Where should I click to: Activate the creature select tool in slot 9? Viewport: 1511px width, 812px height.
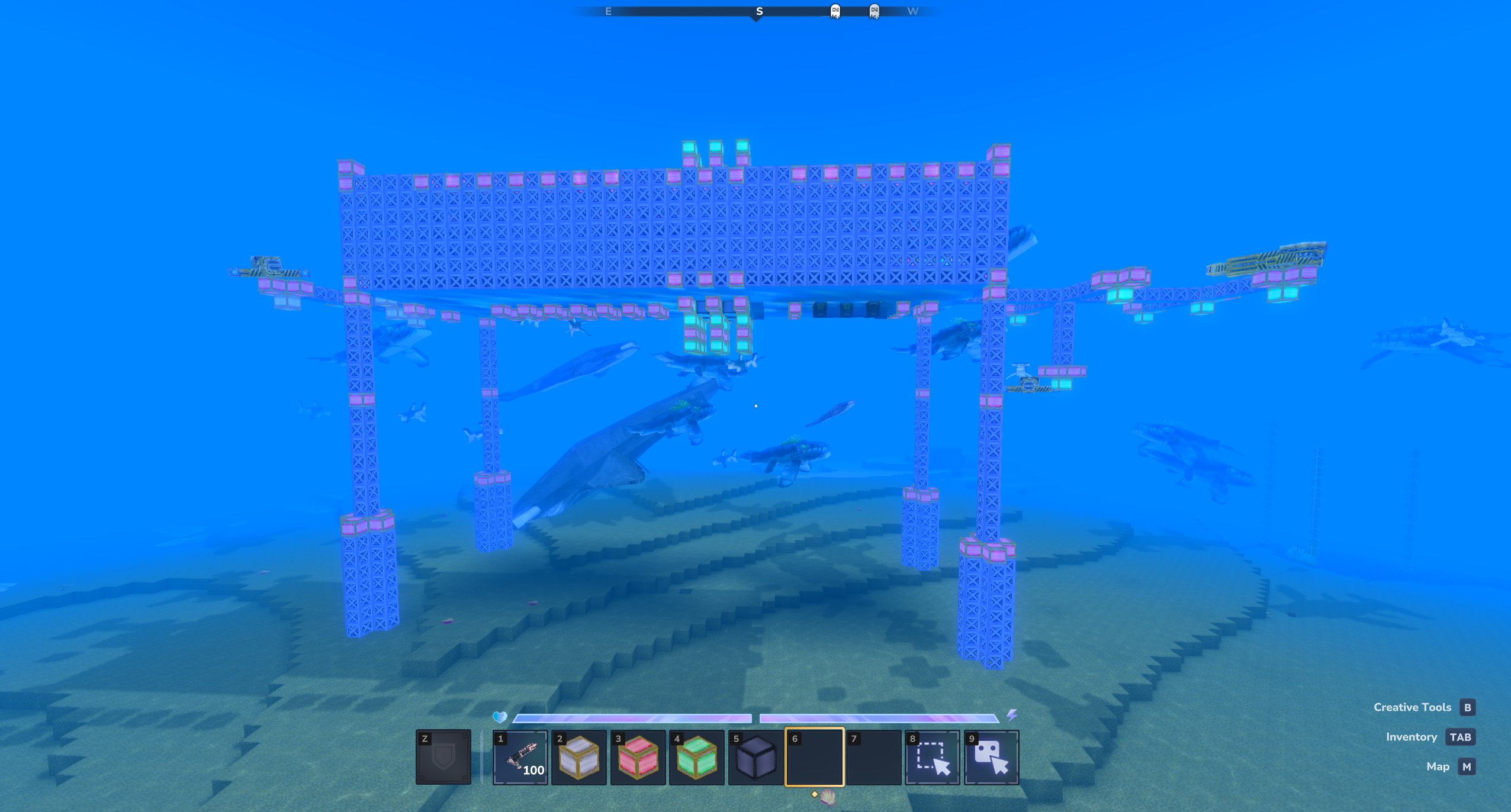(991, 758)
